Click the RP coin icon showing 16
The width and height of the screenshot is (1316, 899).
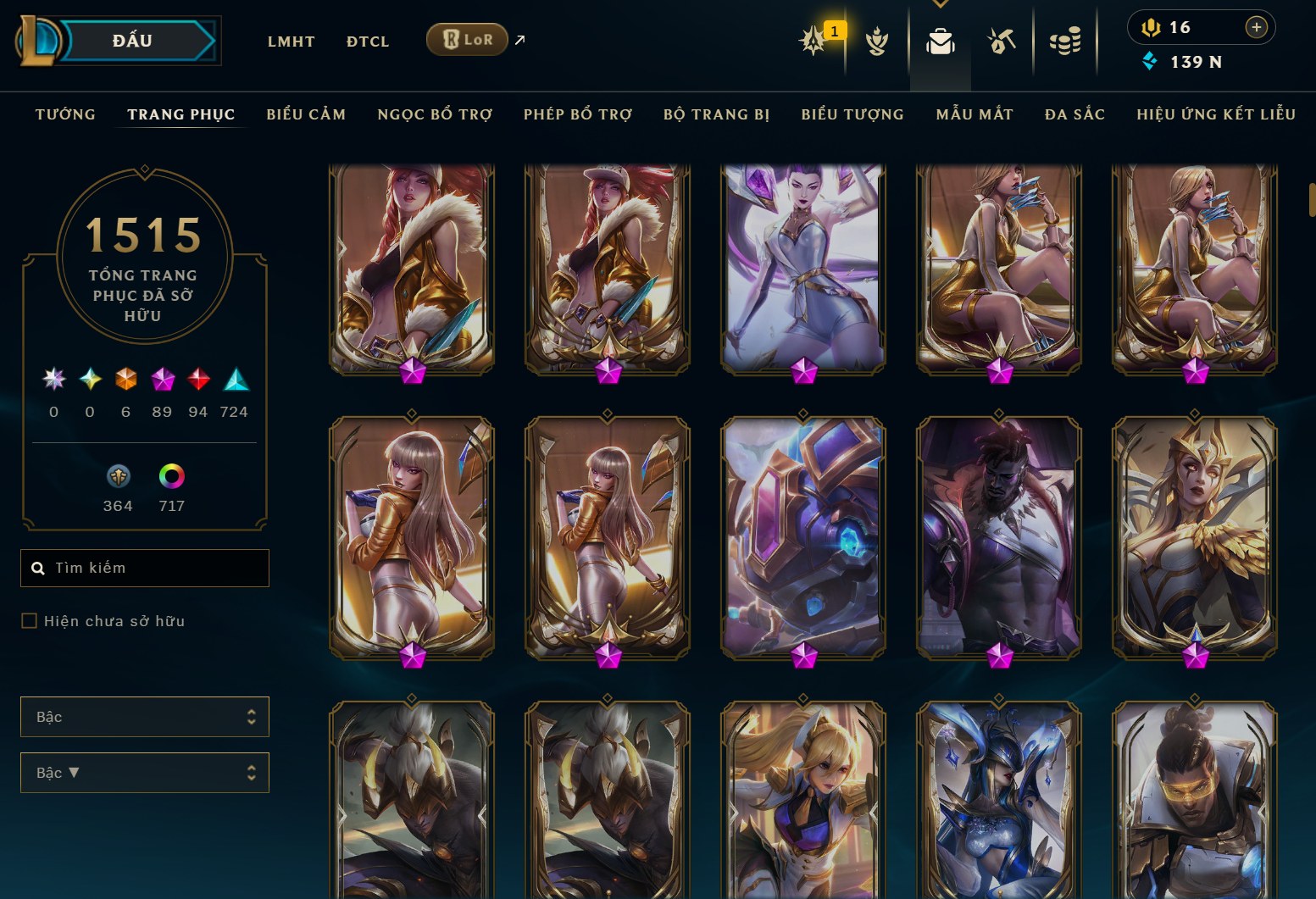1152,26
